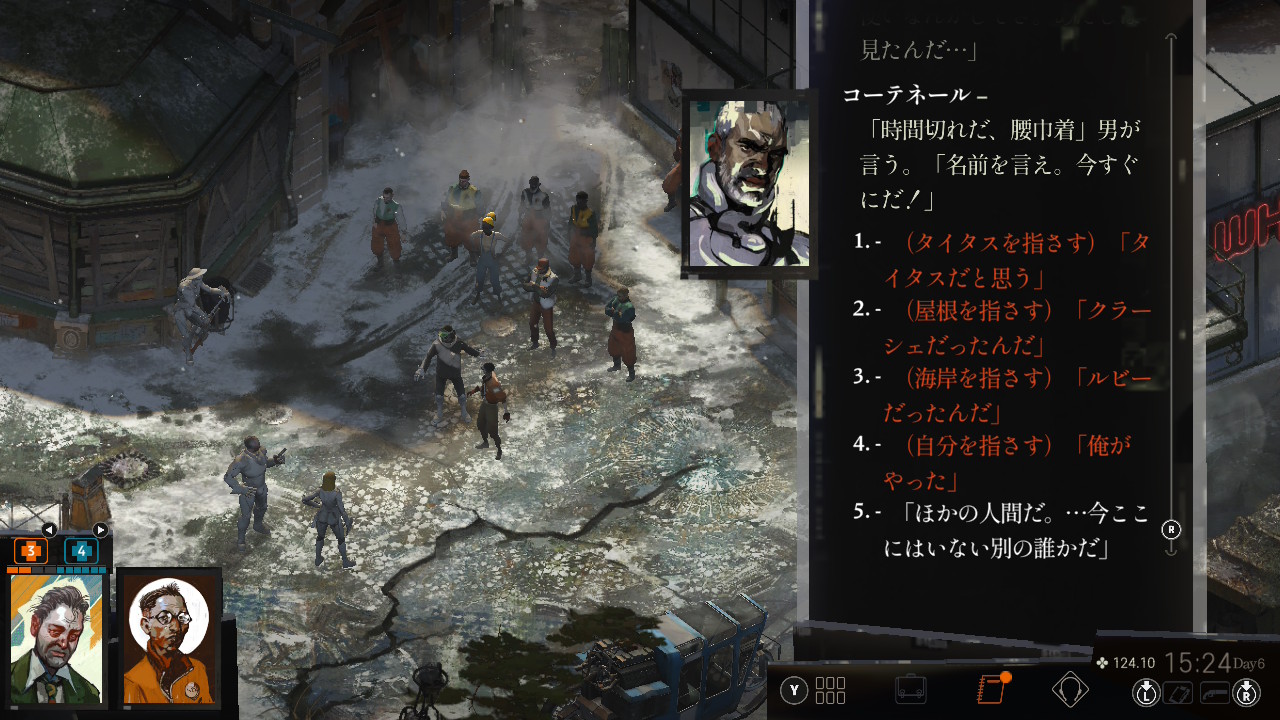Open the Thought Cabinet head icon
Image resolution: width=1280 pixels, height=720 pixels.
(1070, 689)
